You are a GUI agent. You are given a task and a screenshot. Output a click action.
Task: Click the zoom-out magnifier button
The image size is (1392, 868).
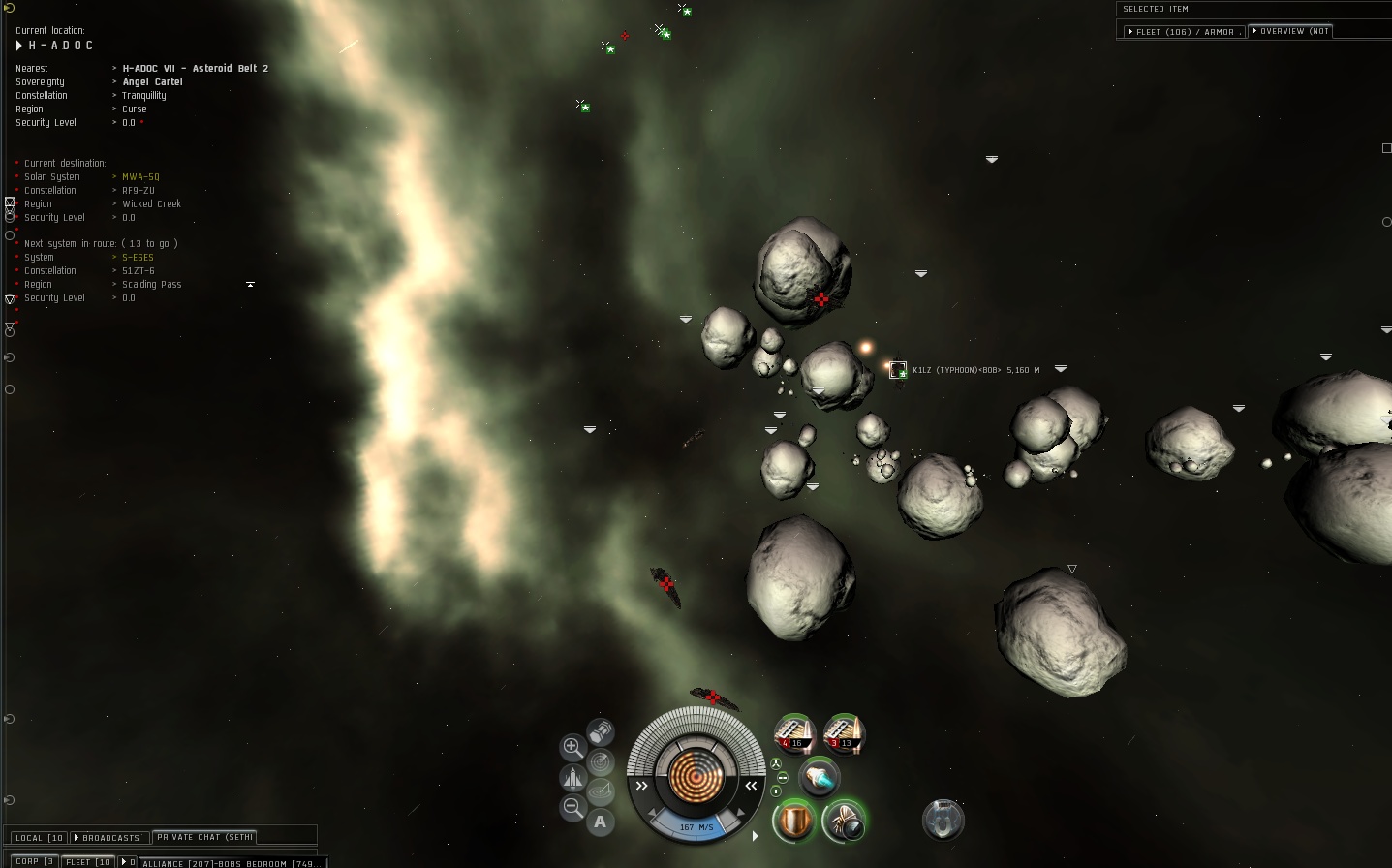point(572,807)
